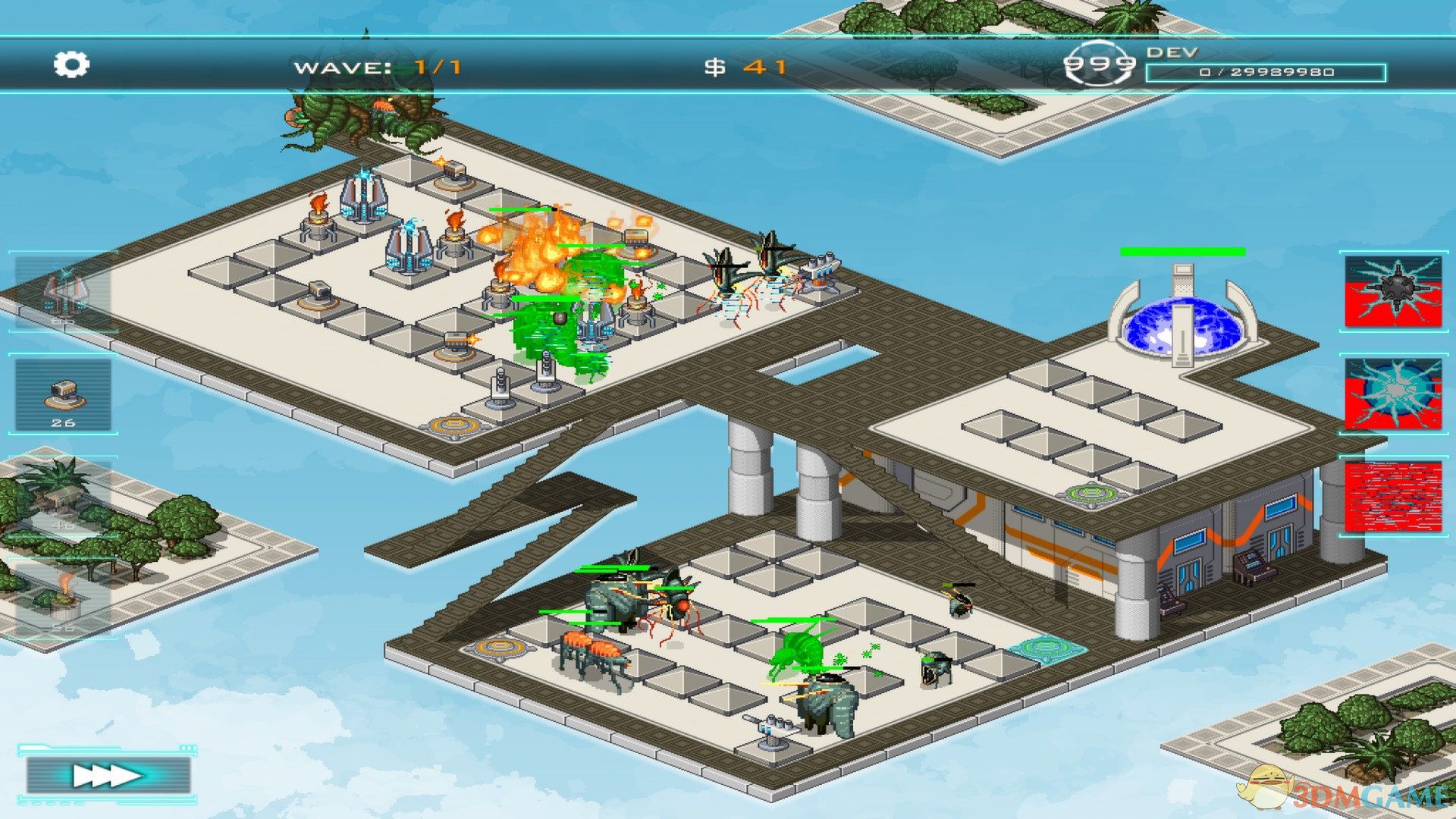Select the tower slot costing 46

click(x=64, y=497)
